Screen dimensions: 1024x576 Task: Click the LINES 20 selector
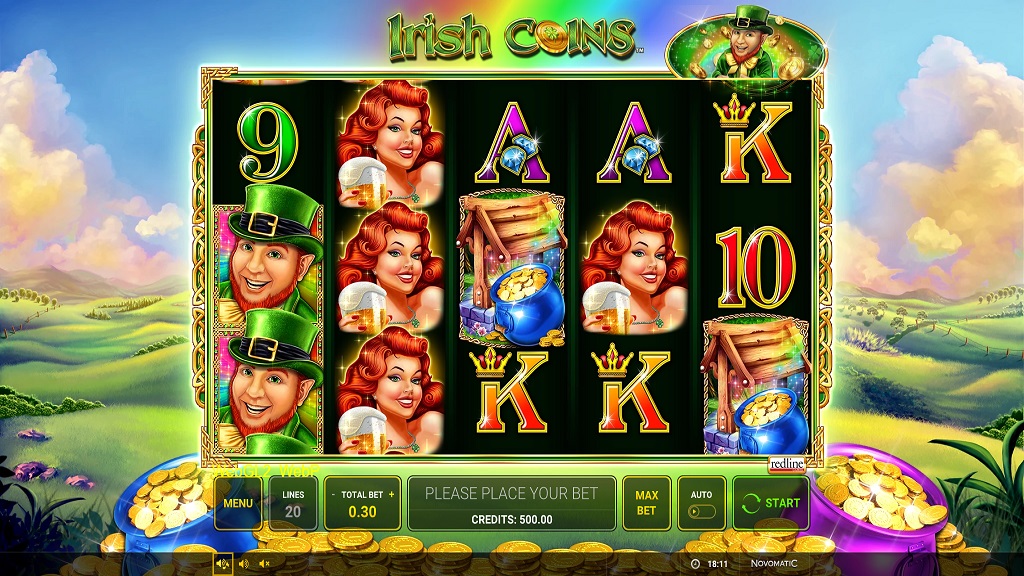coord(293,502)
